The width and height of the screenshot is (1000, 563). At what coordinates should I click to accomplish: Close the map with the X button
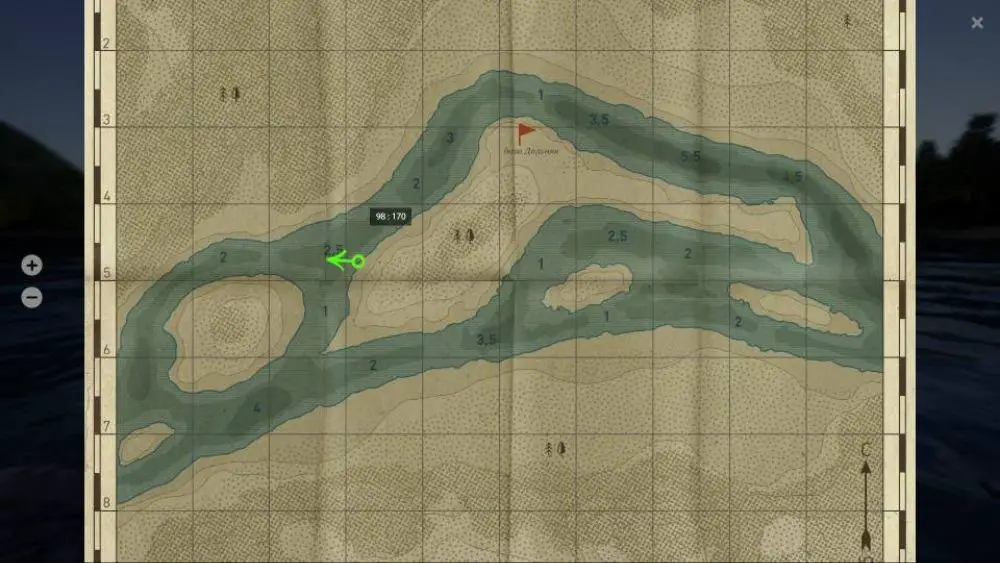click(977, 23)
